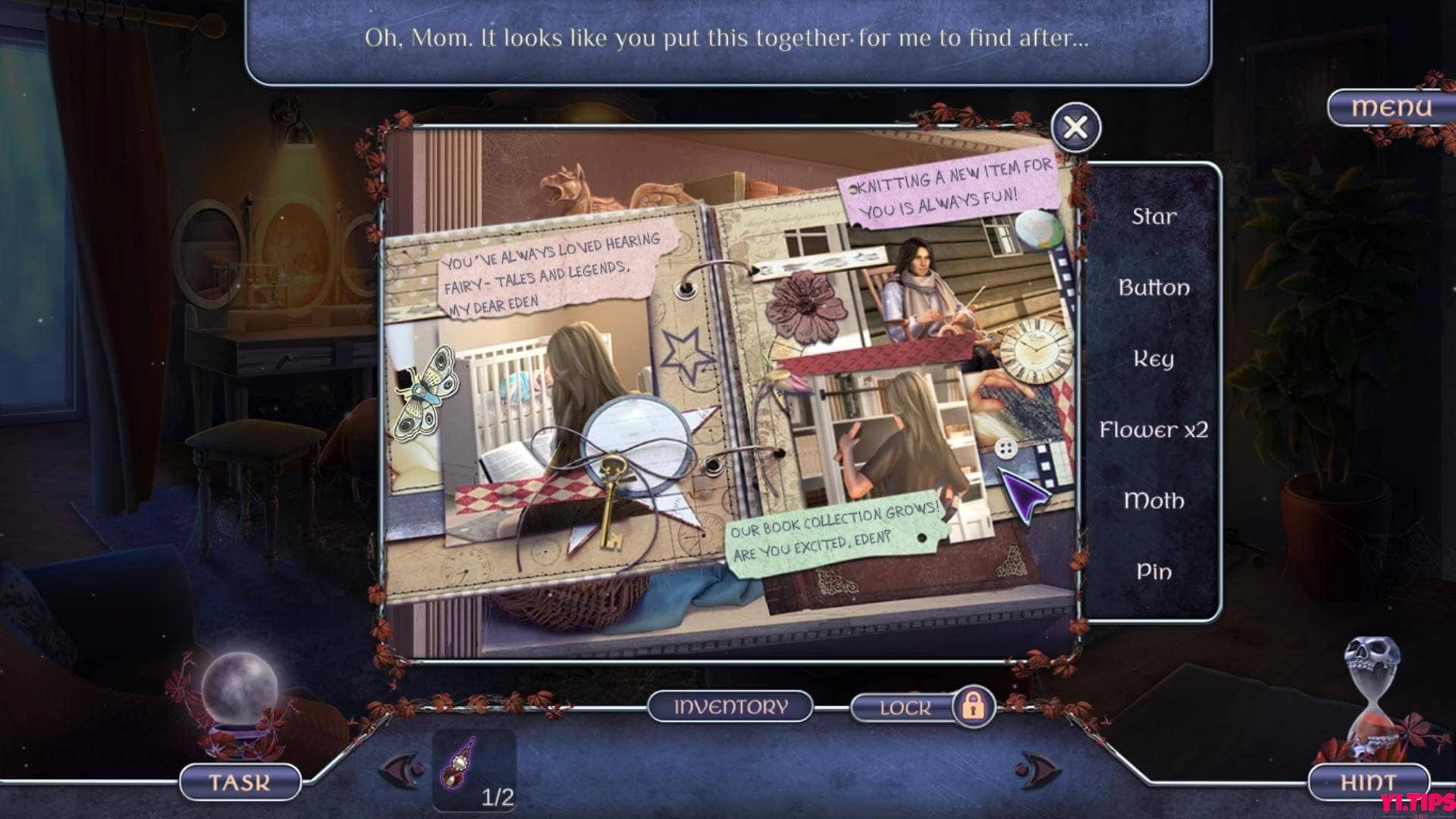This screenshot has height=819, width=1456.
Task: Open the Inventory tab
Action: [730, 705]
